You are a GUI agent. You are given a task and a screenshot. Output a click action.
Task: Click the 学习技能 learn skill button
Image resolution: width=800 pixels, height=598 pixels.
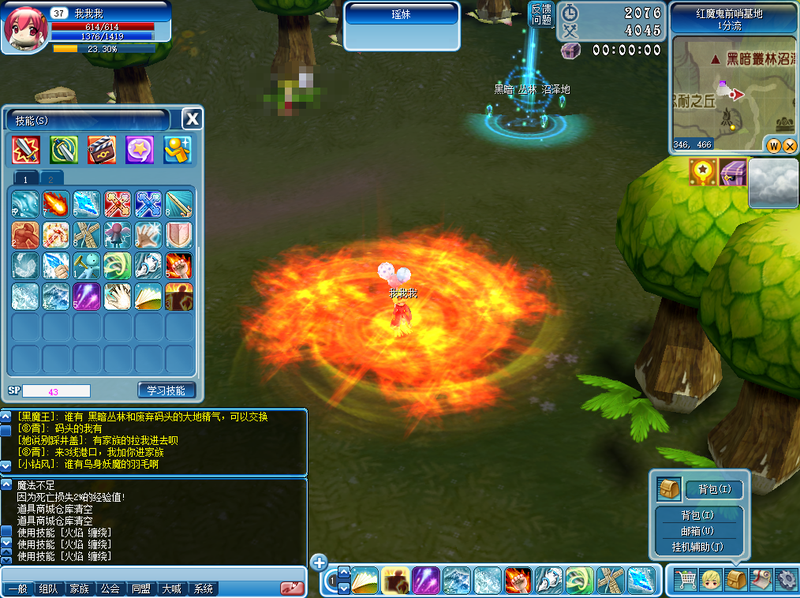166,390
